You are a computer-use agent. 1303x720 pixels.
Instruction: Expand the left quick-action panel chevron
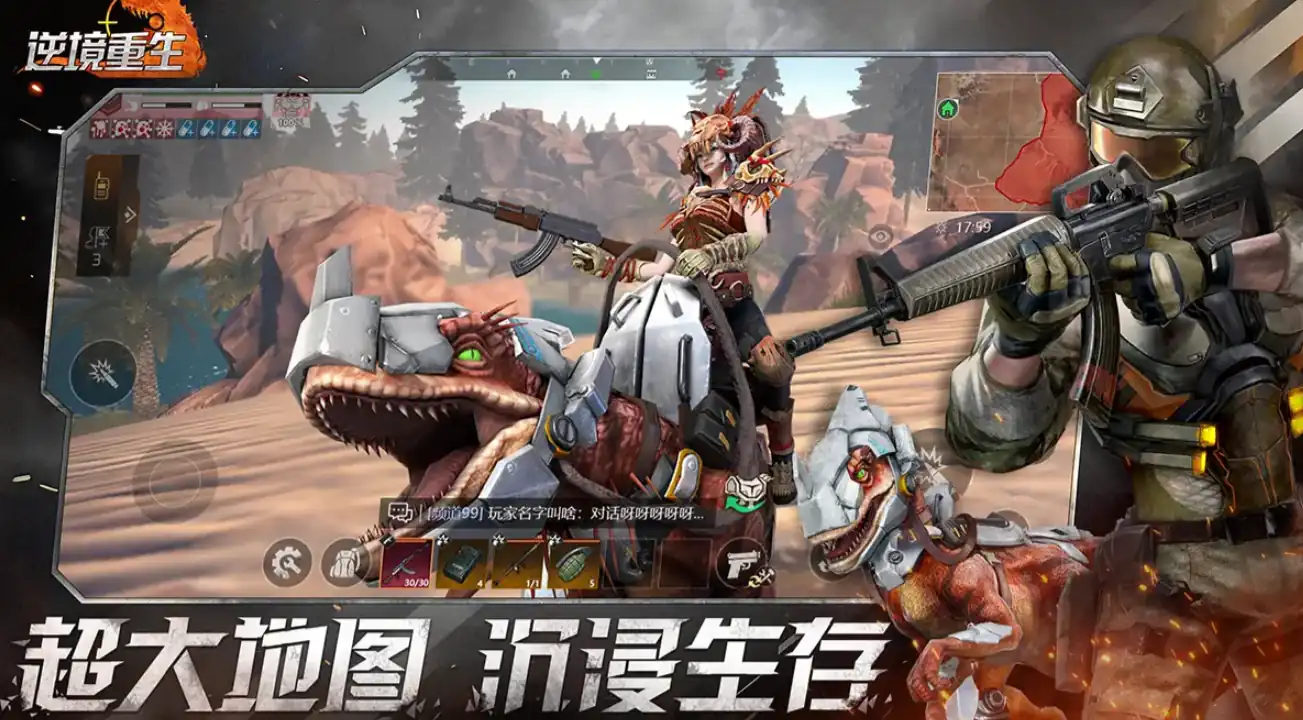[x=128, y=212]
